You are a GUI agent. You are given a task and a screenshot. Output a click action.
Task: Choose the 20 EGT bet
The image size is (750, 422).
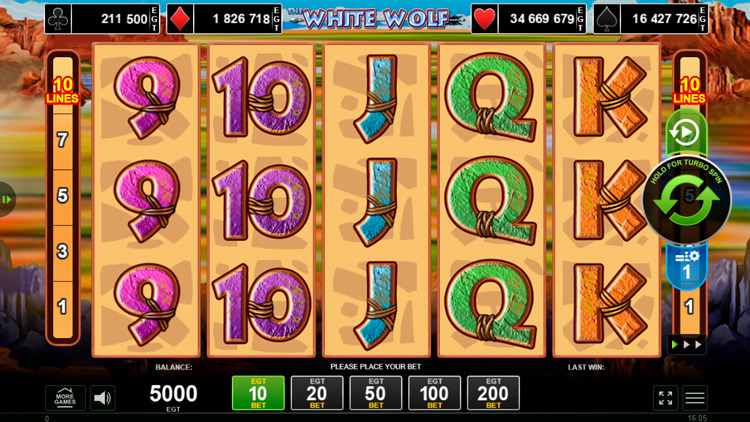click(316, 393)
